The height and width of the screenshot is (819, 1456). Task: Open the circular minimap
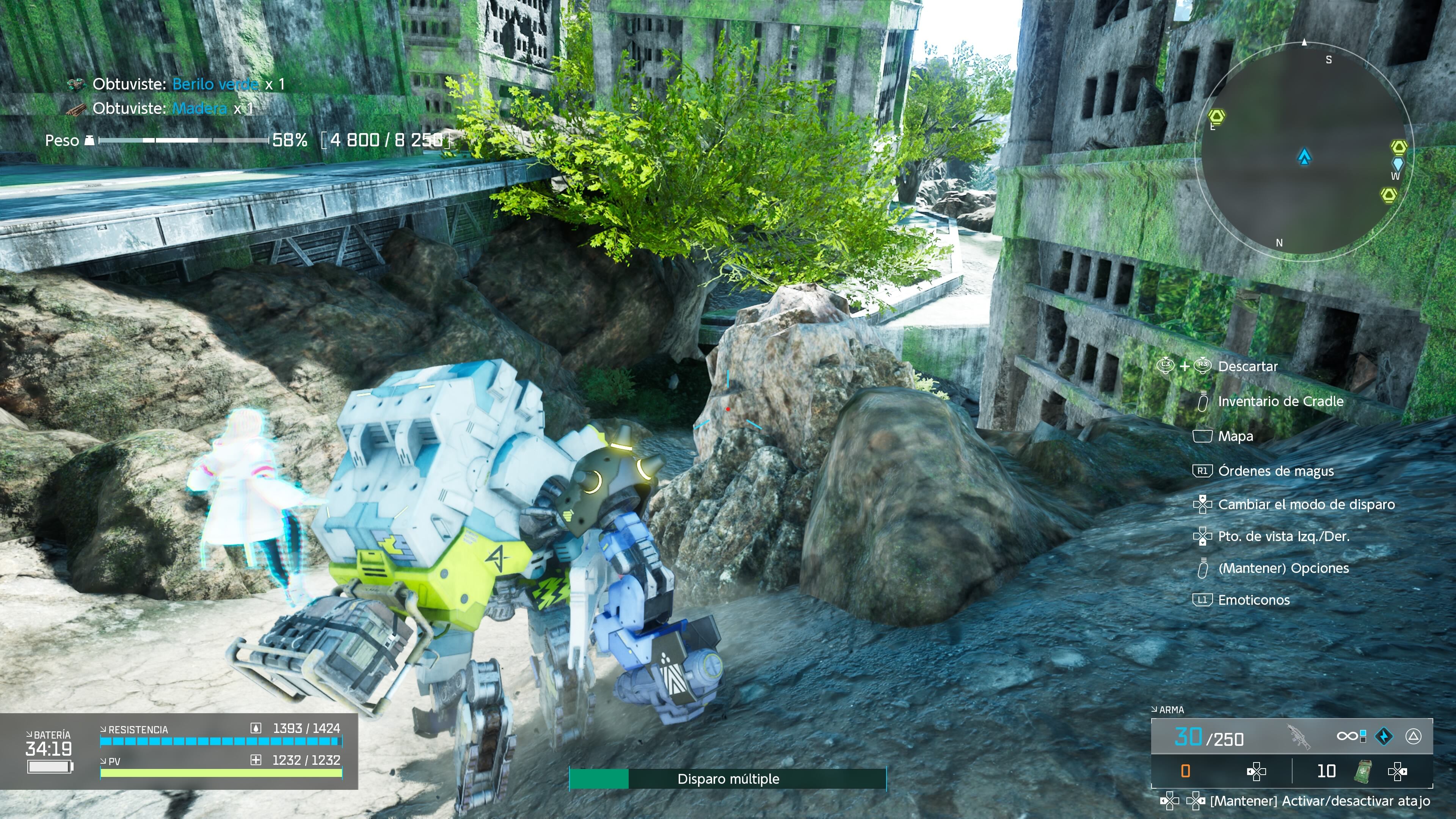pyautogui.click(x=1304, y=152)
